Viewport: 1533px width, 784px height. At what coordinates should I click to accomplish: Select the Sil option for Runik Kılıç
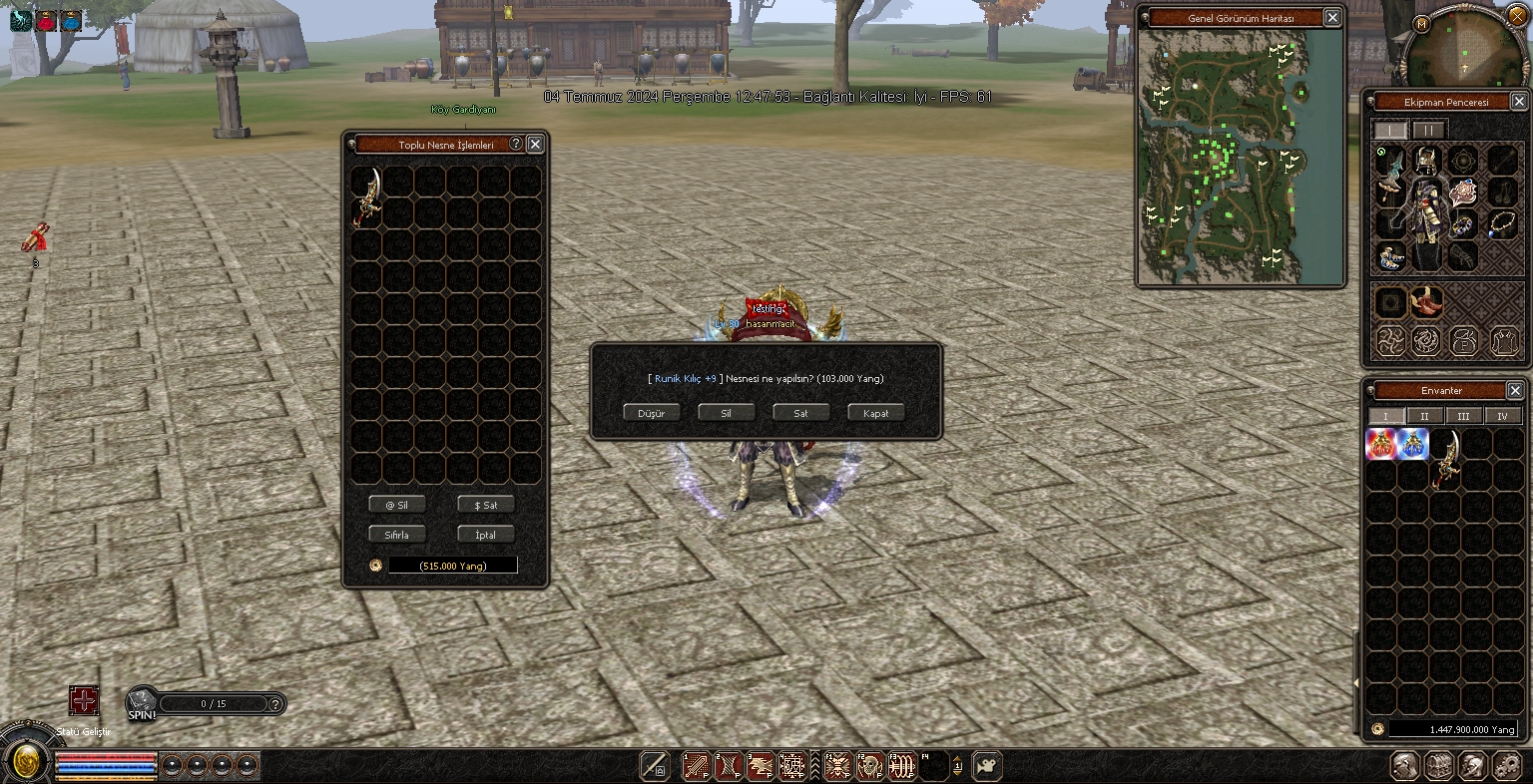coord(726,413)
